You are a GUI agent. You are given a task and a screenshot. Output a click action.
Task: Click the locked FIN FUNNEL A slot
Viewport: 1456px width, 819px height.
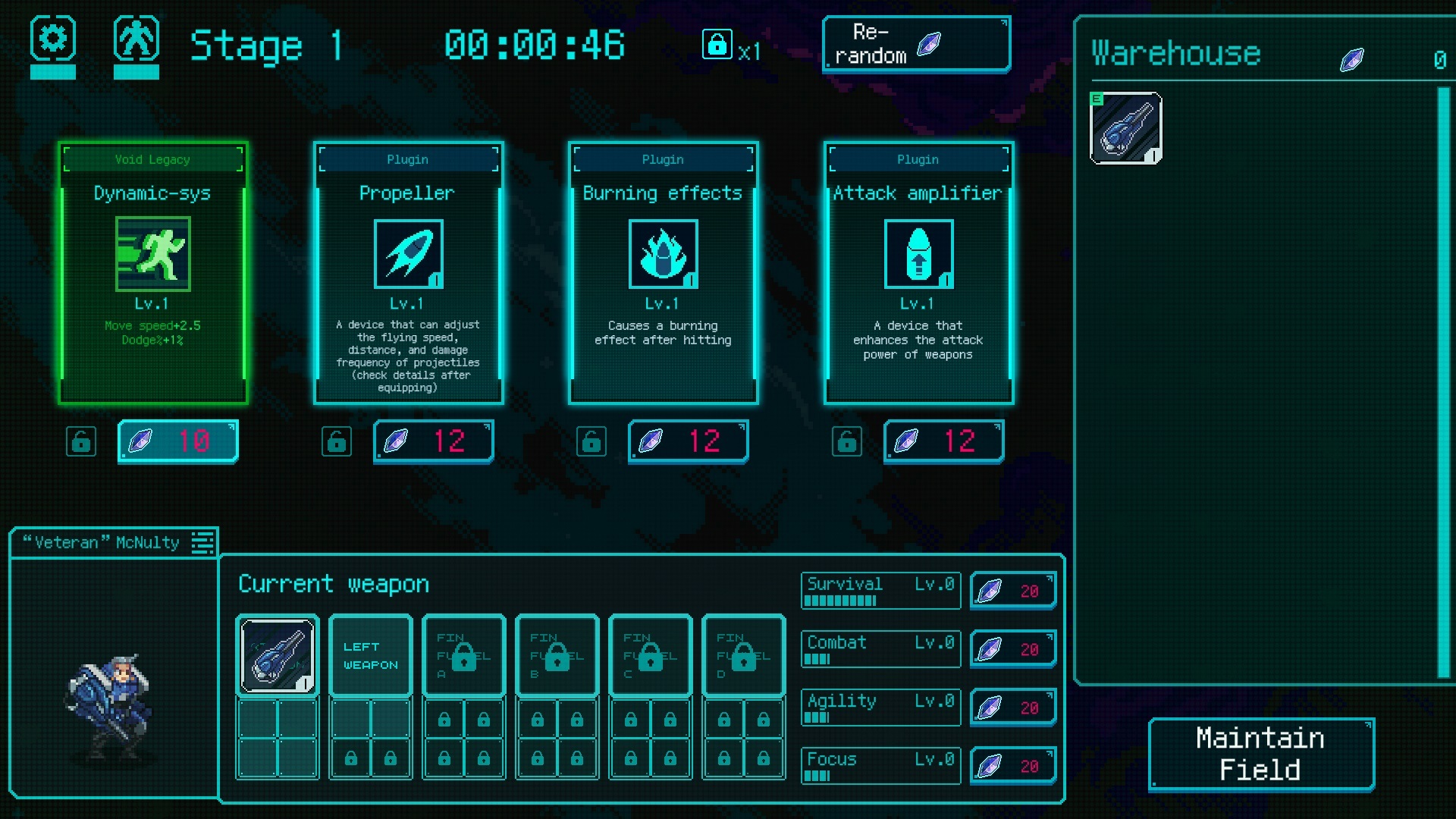point(463,655)
